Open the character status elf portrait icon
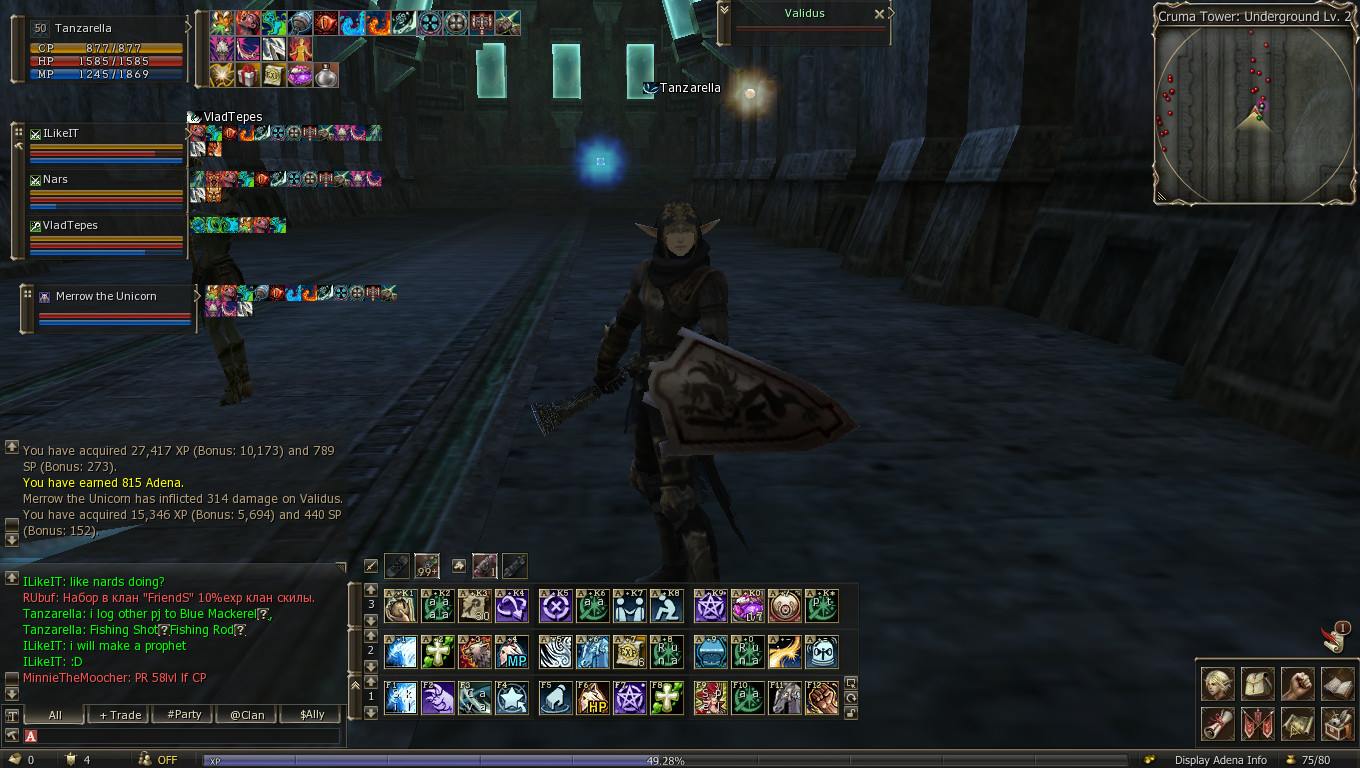The height and width of the screenshot is (768, 1360). [x=1217, y=685]
